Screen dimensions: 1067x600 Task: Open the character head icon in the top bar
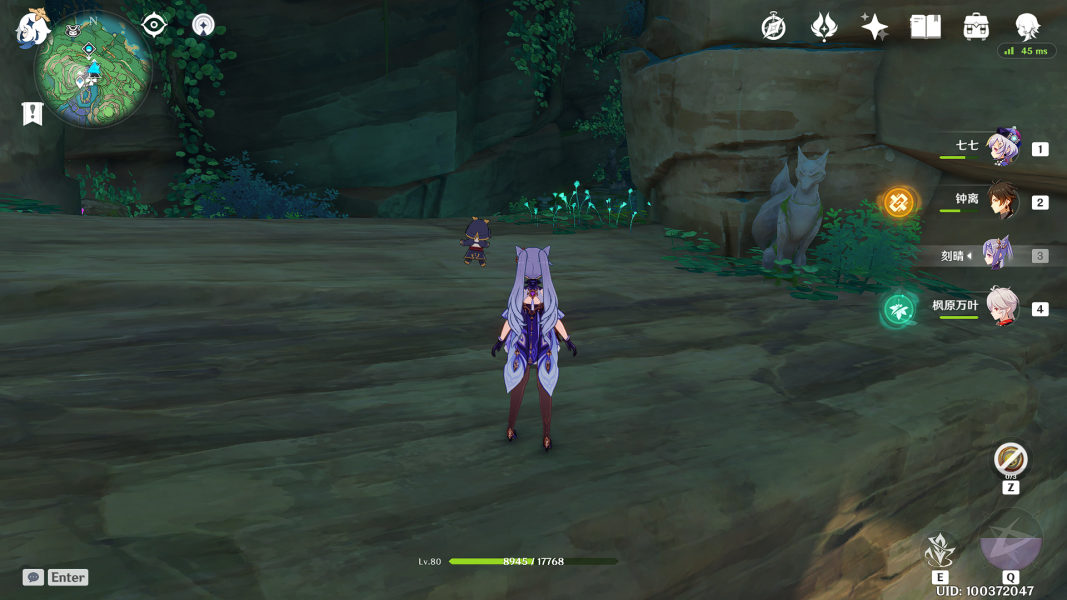[x=1027, y=27]
